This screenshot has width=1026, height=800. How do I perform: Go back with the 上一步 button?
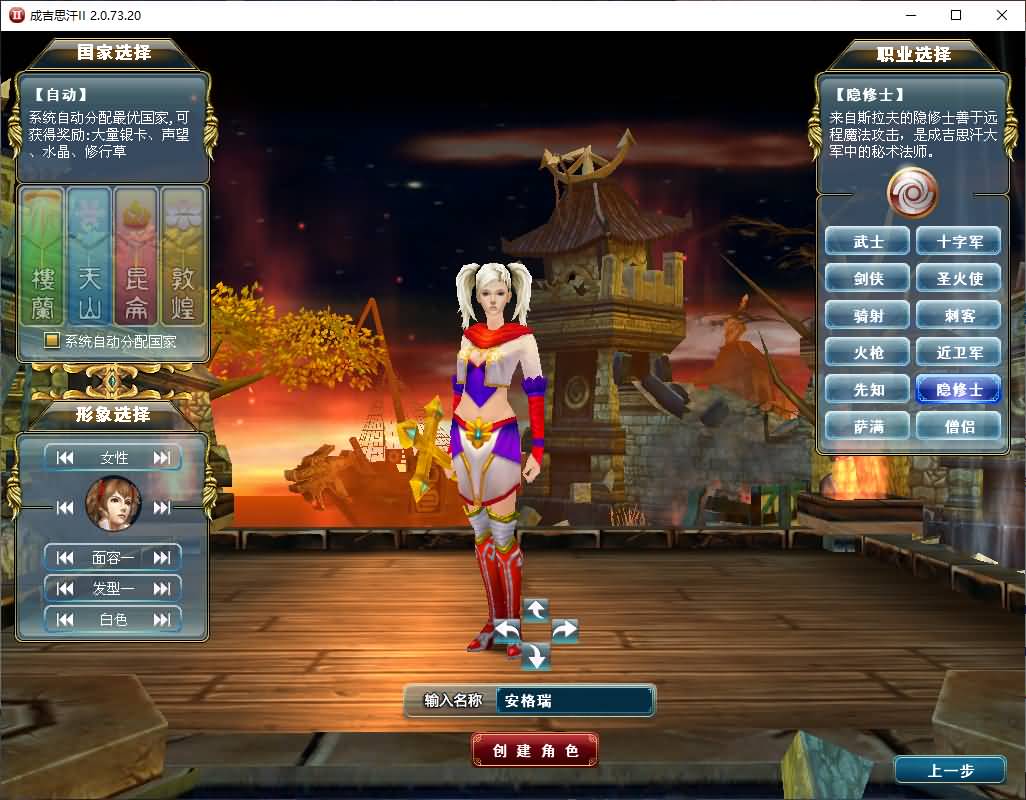[x=949, y=770]
